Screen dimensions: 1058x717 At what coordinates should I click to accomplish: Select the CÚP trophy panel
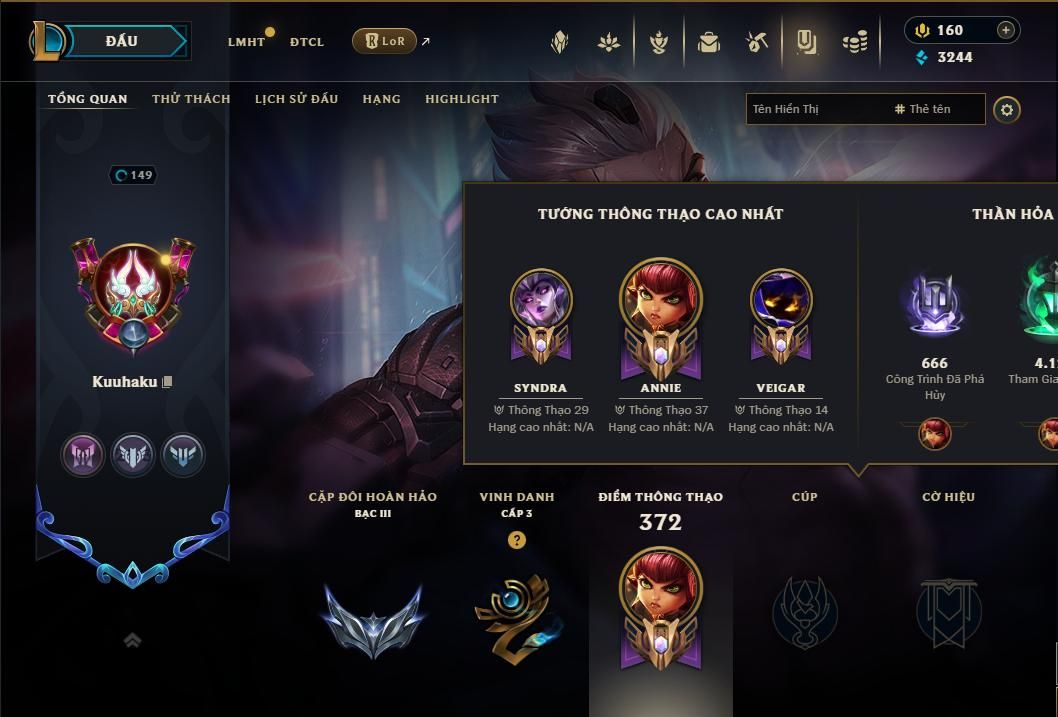[x=805, y=610]
